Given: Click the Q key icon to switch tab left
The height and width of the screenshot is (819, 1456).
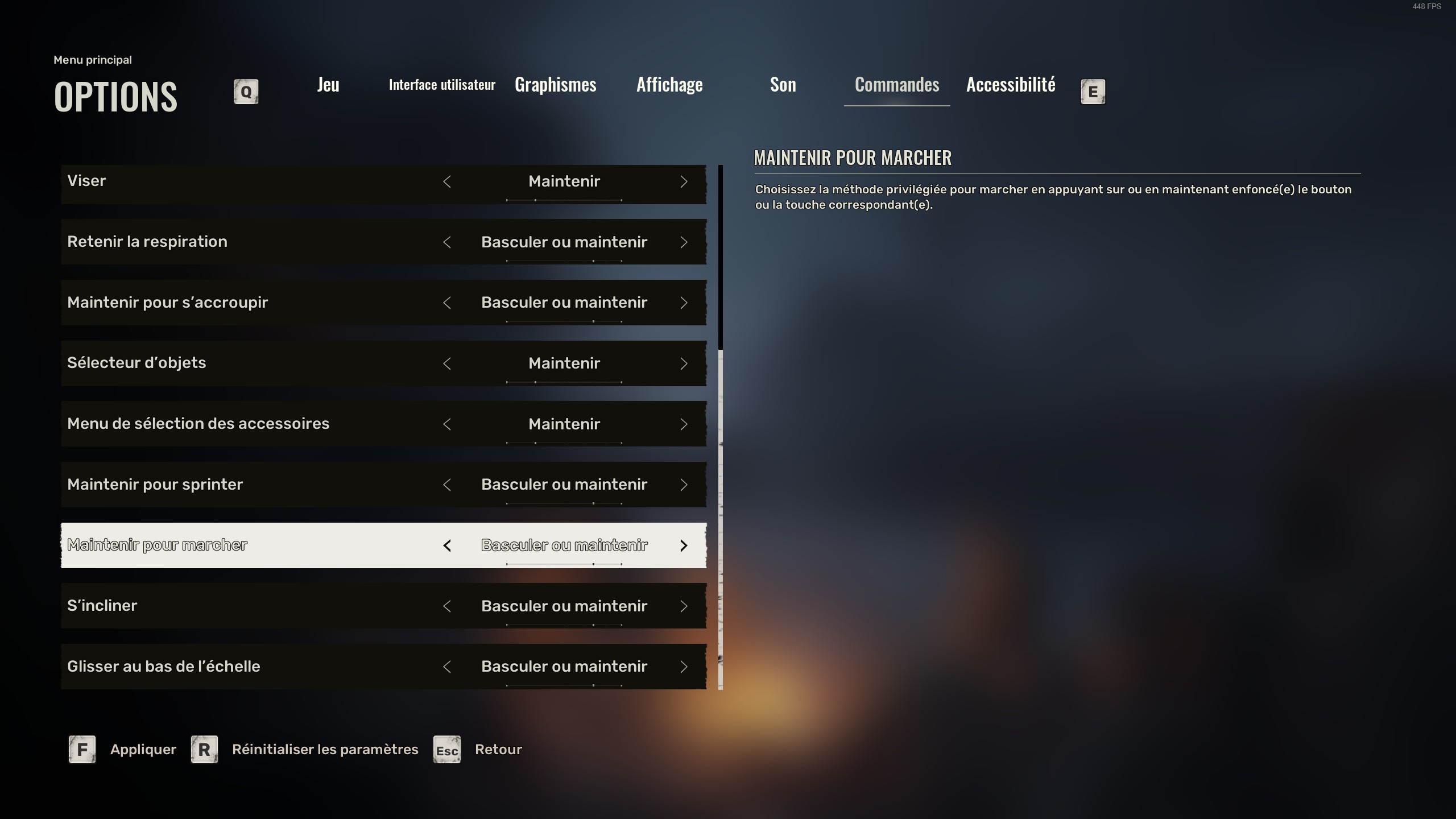Looking at the screenshot, I should (x=245, y=91).
